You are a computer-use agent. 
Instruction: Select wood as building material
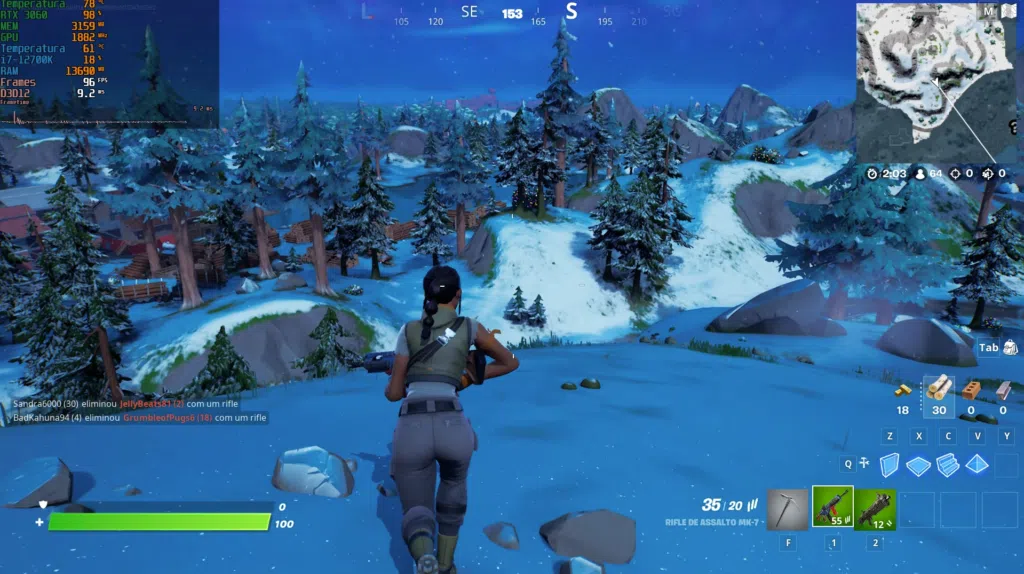click(x=939, y=388)
